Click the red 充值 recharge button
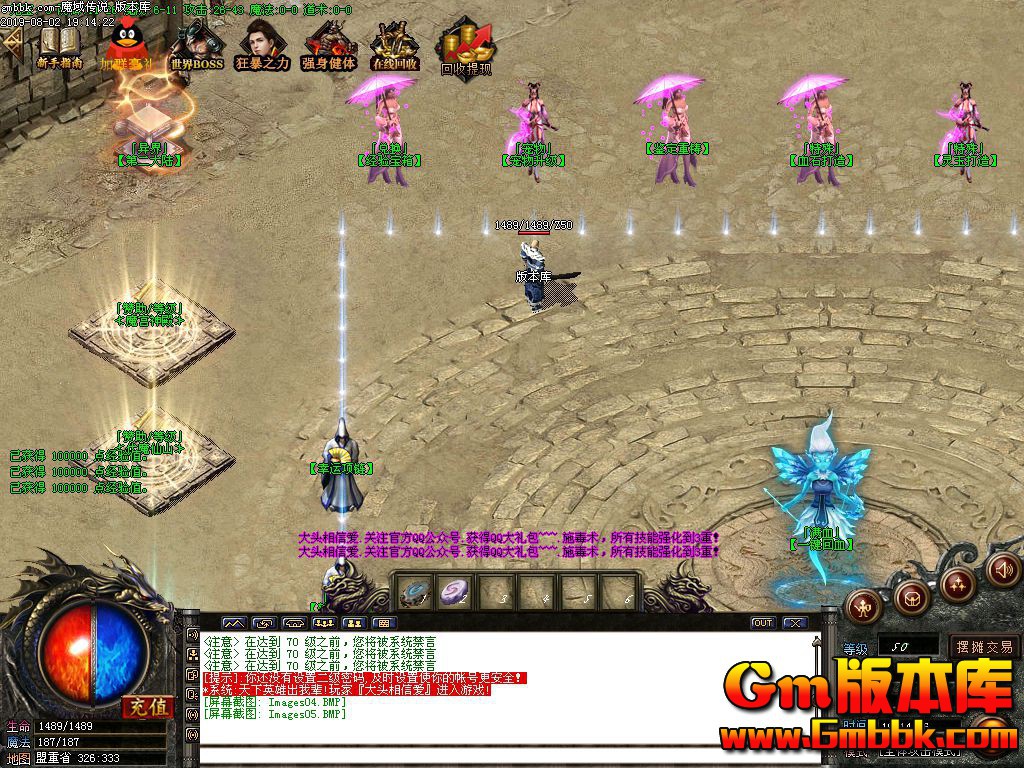The height and width of the screenshot is (768, 1024). tap(148, 706)
